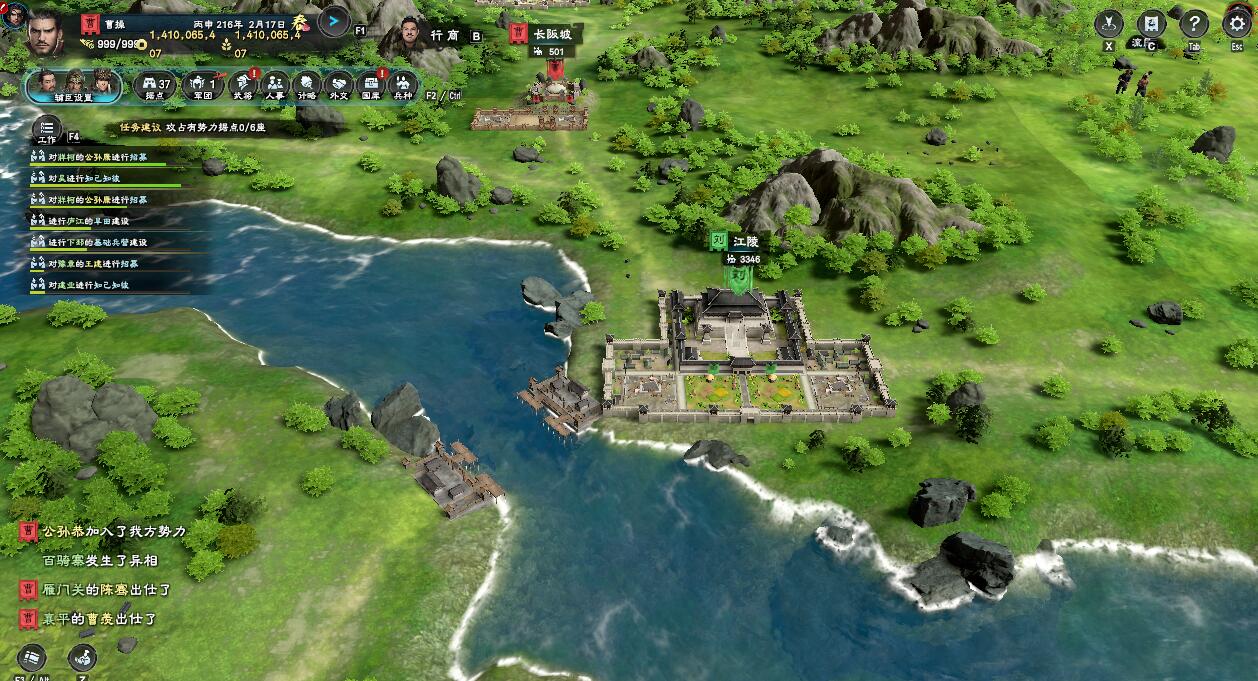Open the 人事 personnel menu
The image size is (1258, 681).
[275, 86]
